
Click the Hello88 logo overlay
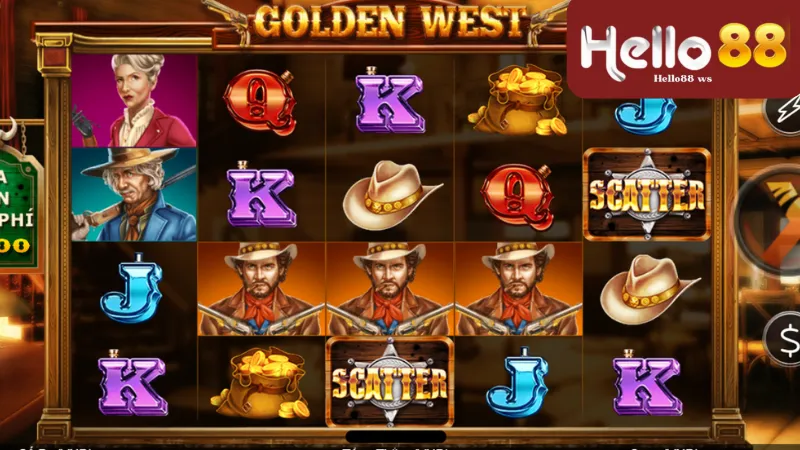point(684,50)
